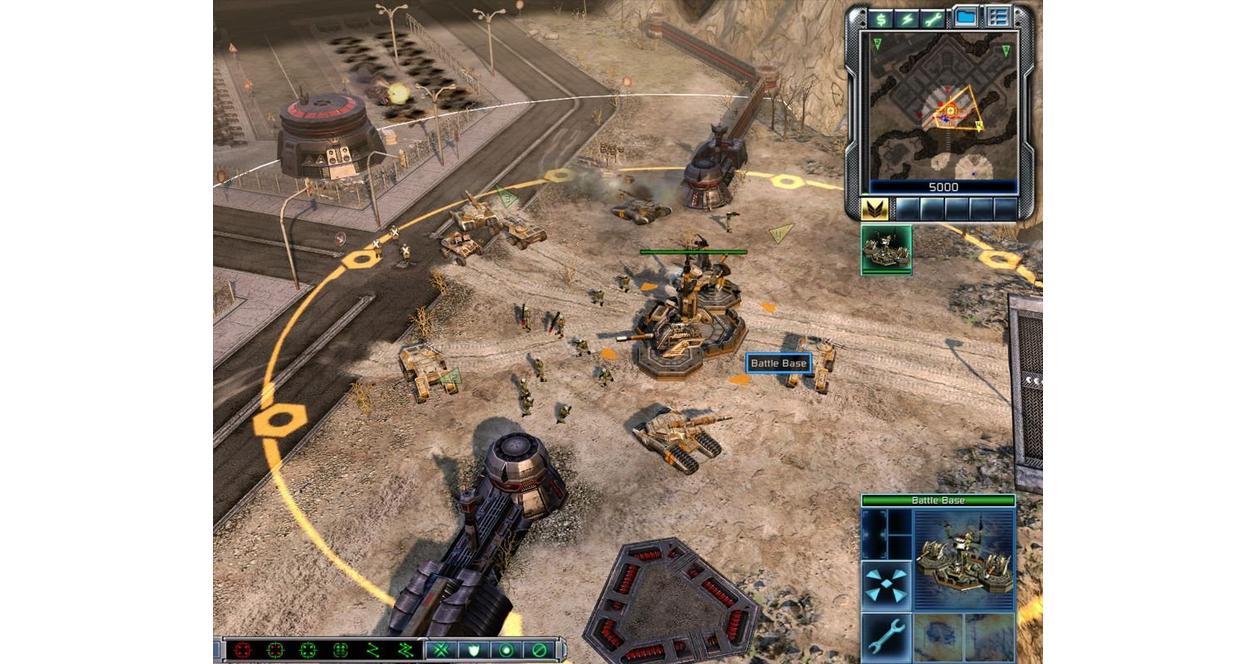Activate the four-arrow deploy command
Screen dimensions: 1256x664
886,586
